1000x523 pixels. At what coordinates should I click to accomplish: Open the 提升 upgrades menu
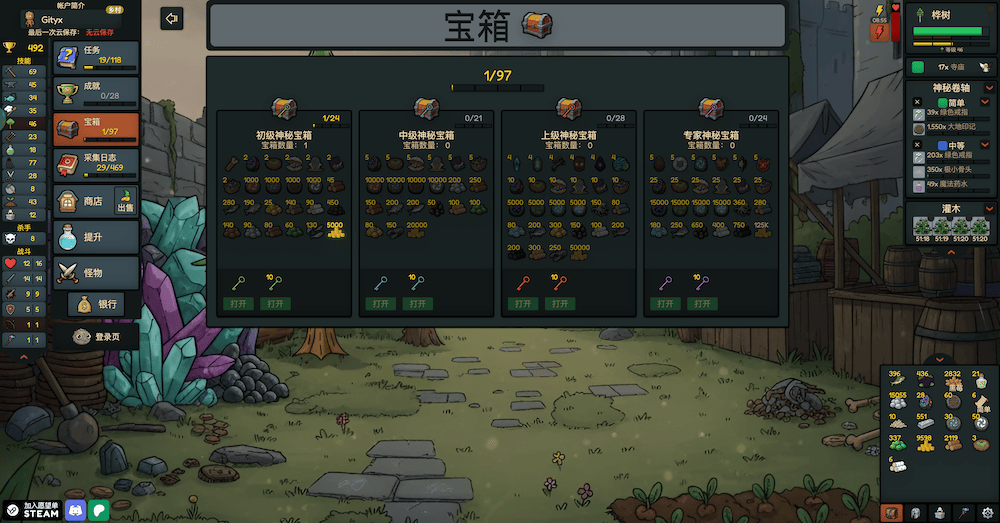pyautogui.click(x=96, y=236)
